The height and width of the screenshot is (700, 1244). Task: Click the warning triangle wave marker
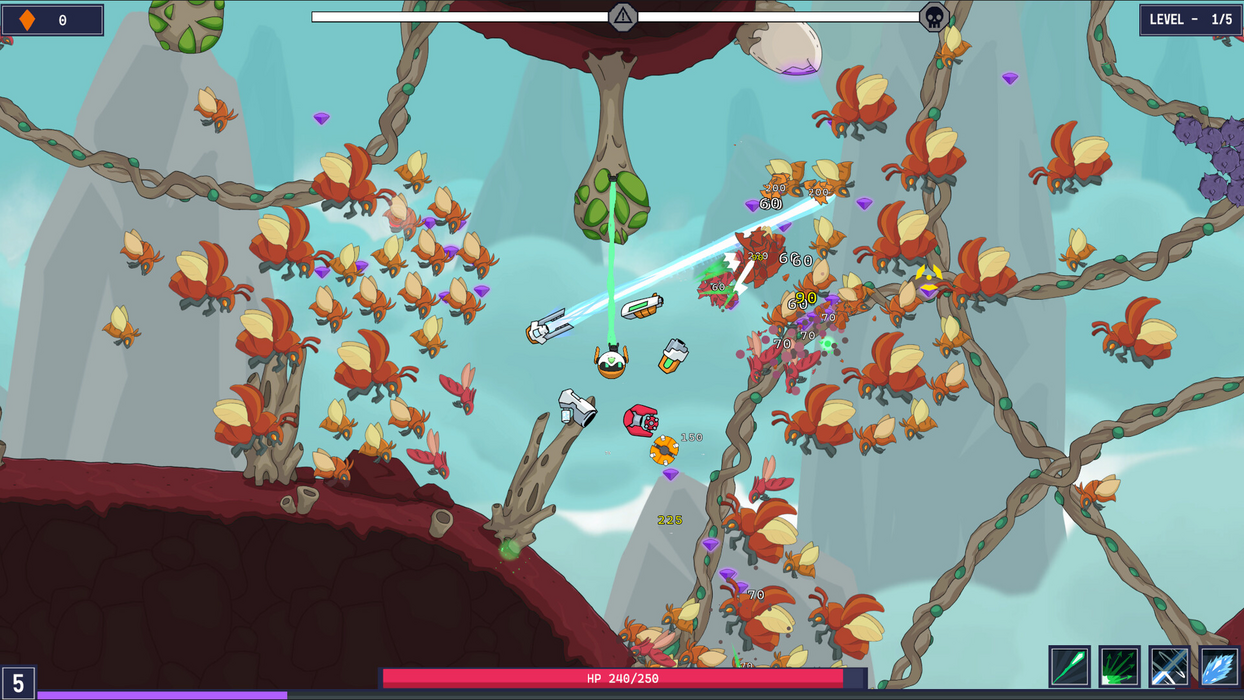click(x=623, y=16)
